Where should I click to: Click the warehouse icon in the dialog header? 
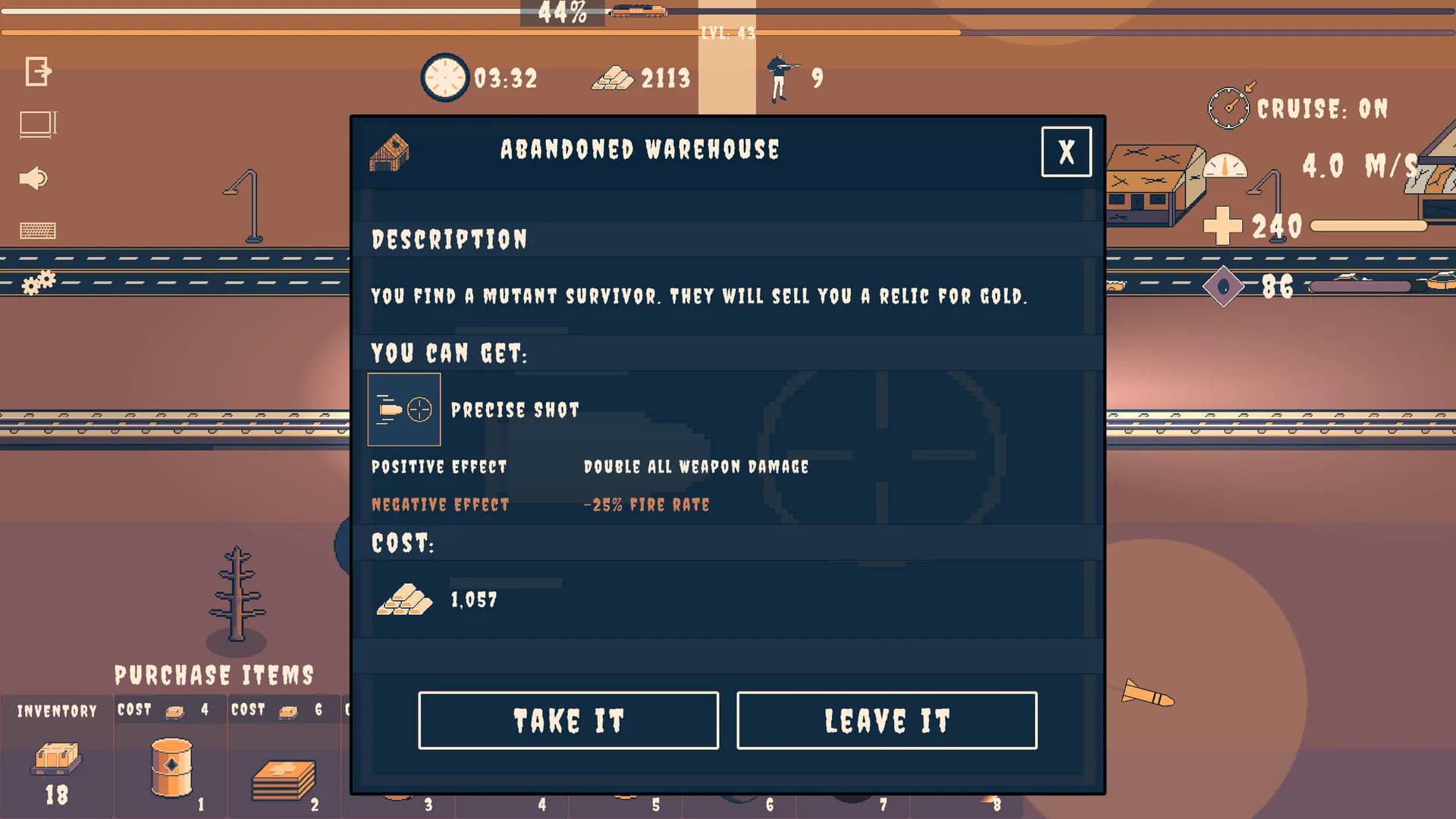tap(391, 151)
